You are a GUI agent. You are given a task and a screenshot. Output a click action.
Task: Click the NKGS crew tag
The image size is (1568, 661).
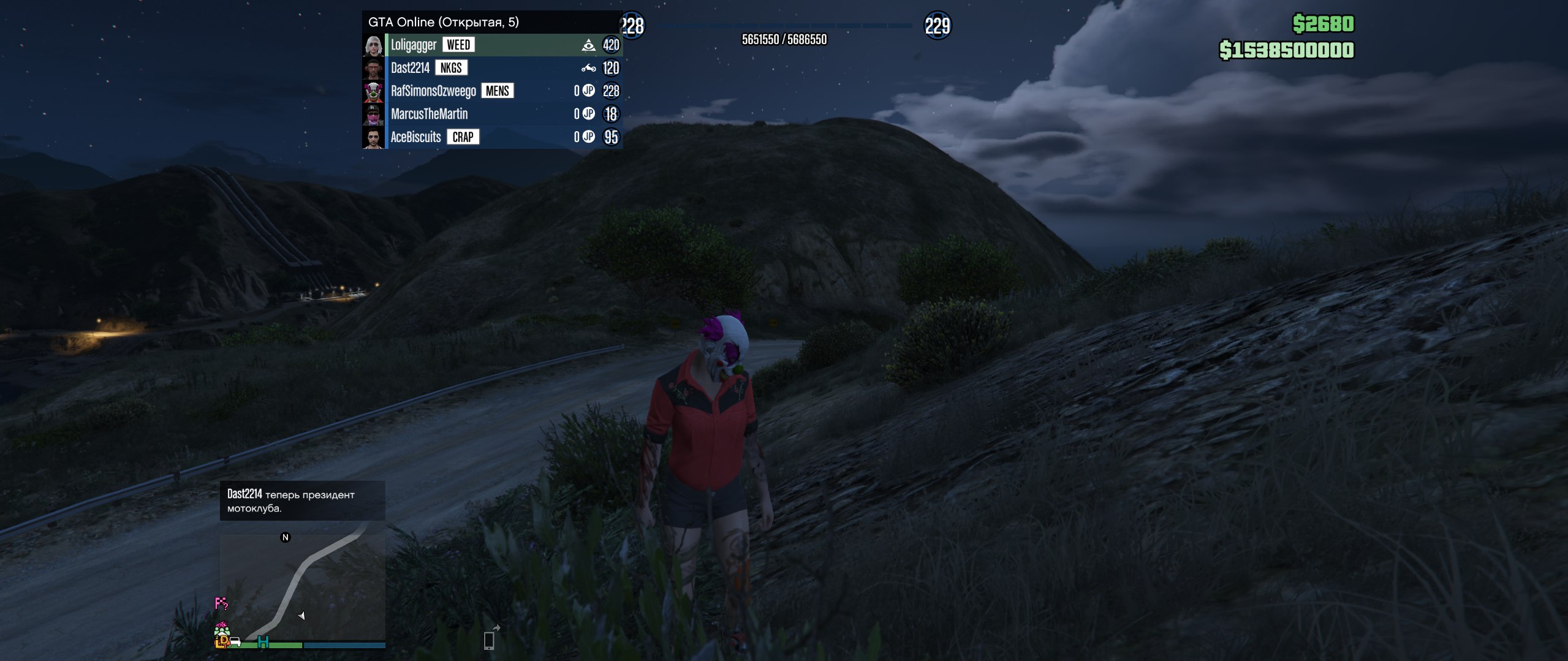451,68
